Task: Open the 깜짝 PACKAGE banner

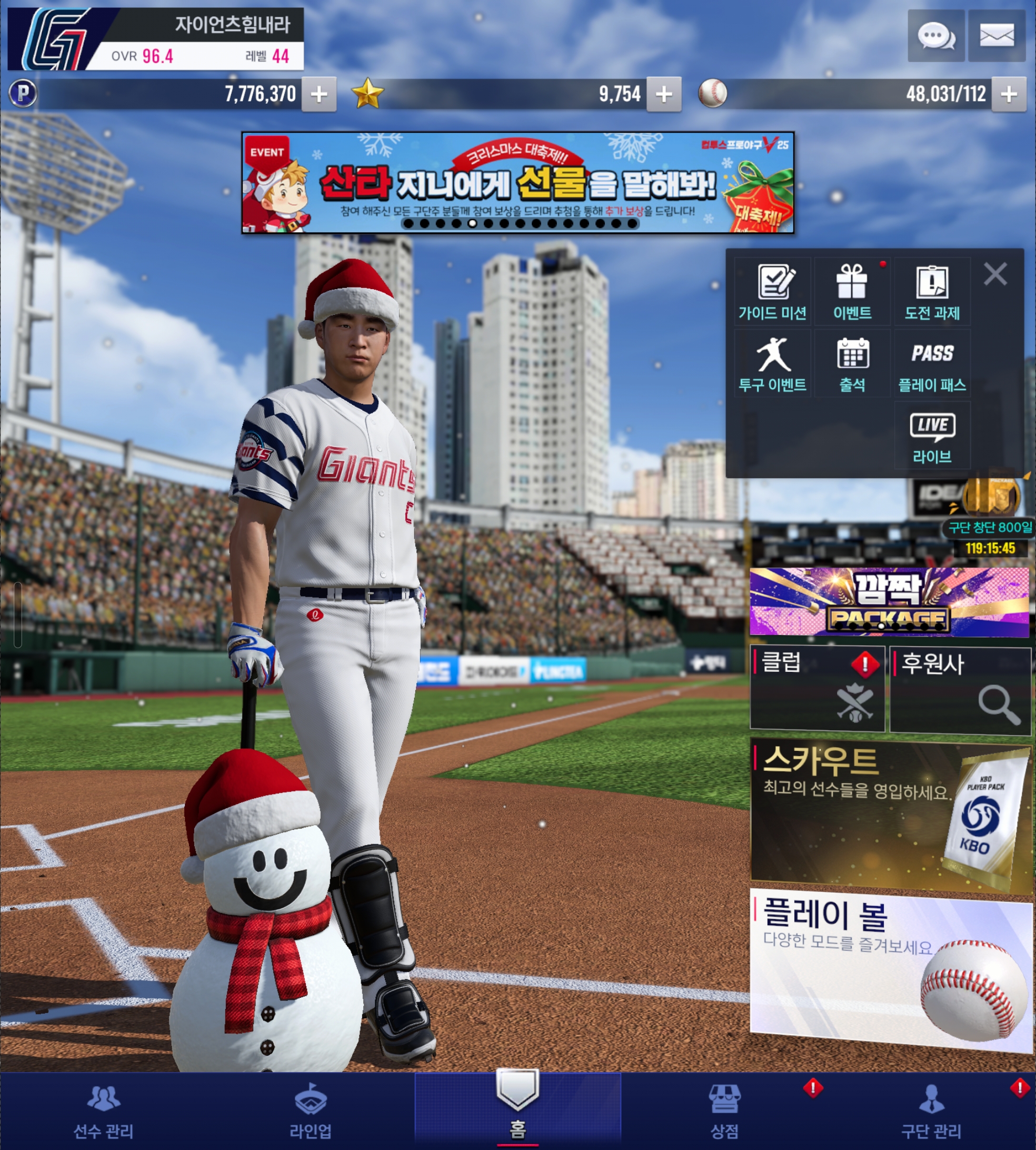Action: (889, 602)
